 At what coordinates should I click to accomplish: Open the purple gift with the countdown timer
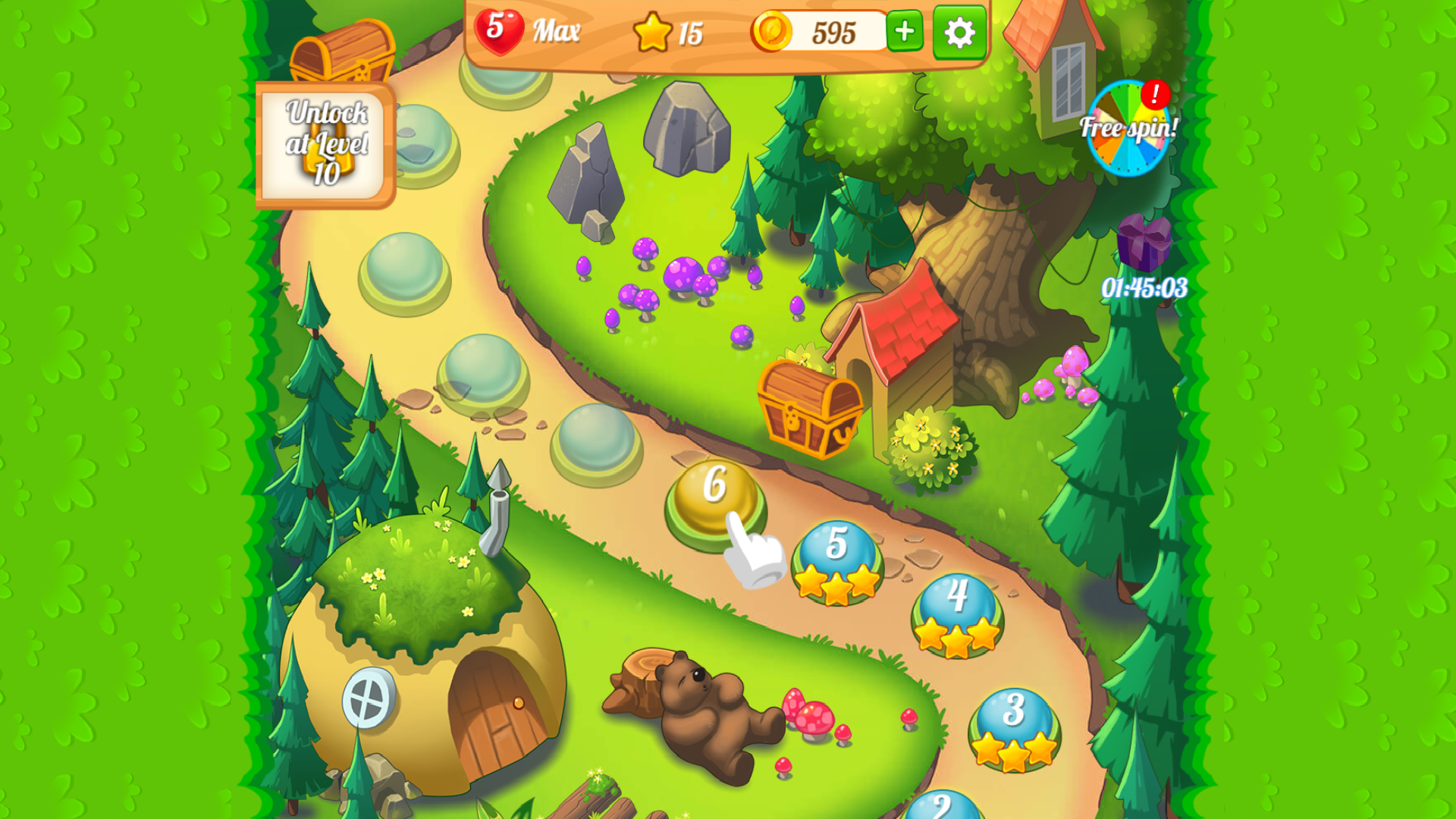(x=1144, y=244)
